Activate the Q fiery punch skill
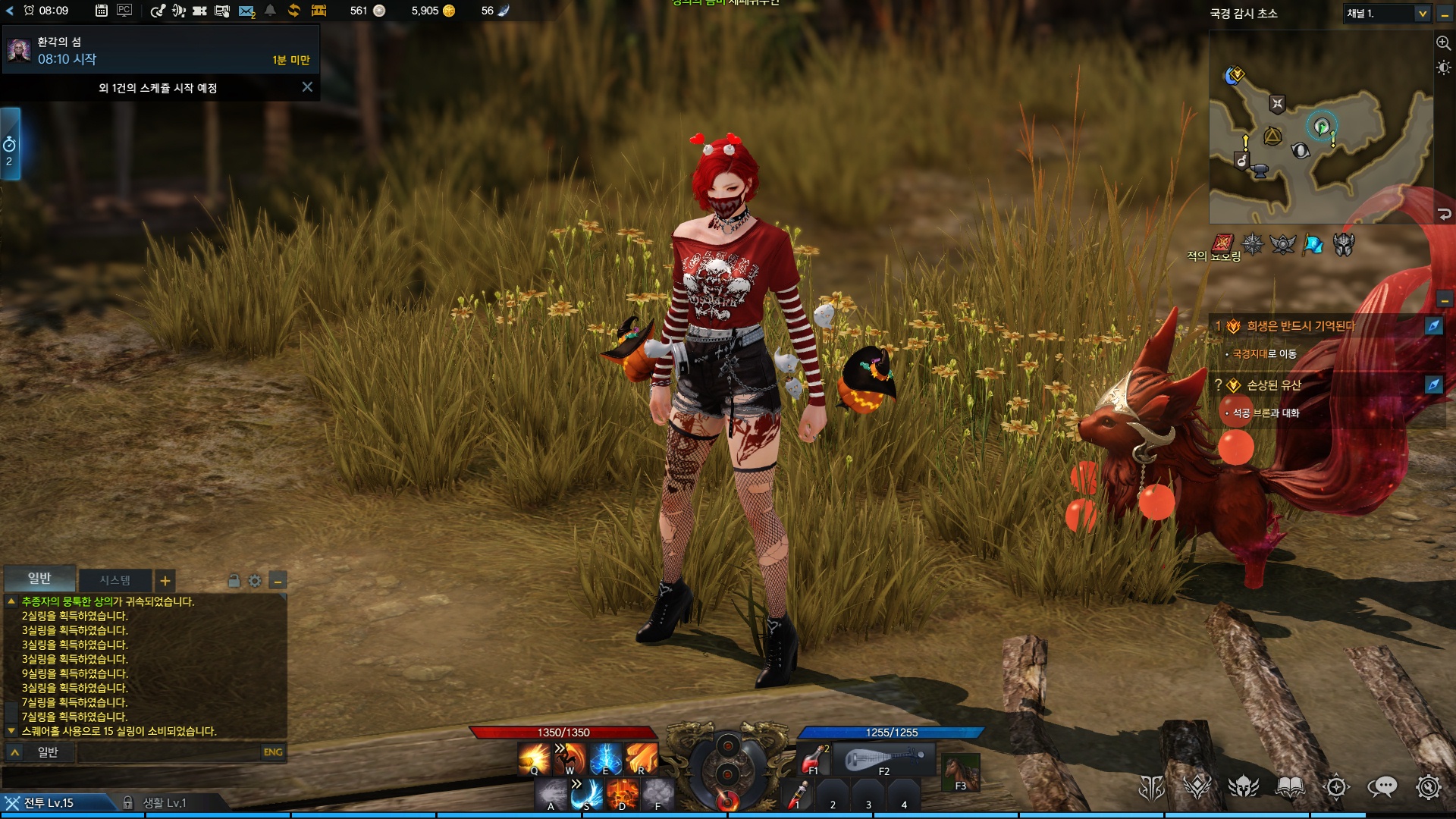The width and height of the screenshot is (1456, 819). 535,758
